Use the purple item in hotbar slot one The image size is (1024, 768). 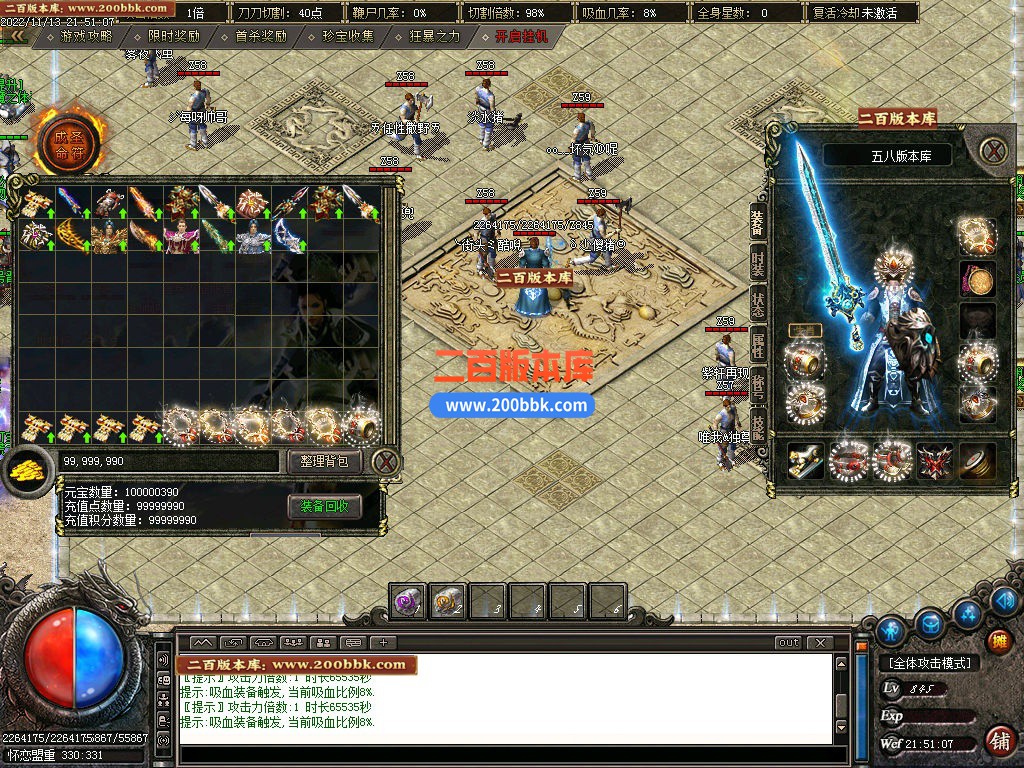point(407,601)
